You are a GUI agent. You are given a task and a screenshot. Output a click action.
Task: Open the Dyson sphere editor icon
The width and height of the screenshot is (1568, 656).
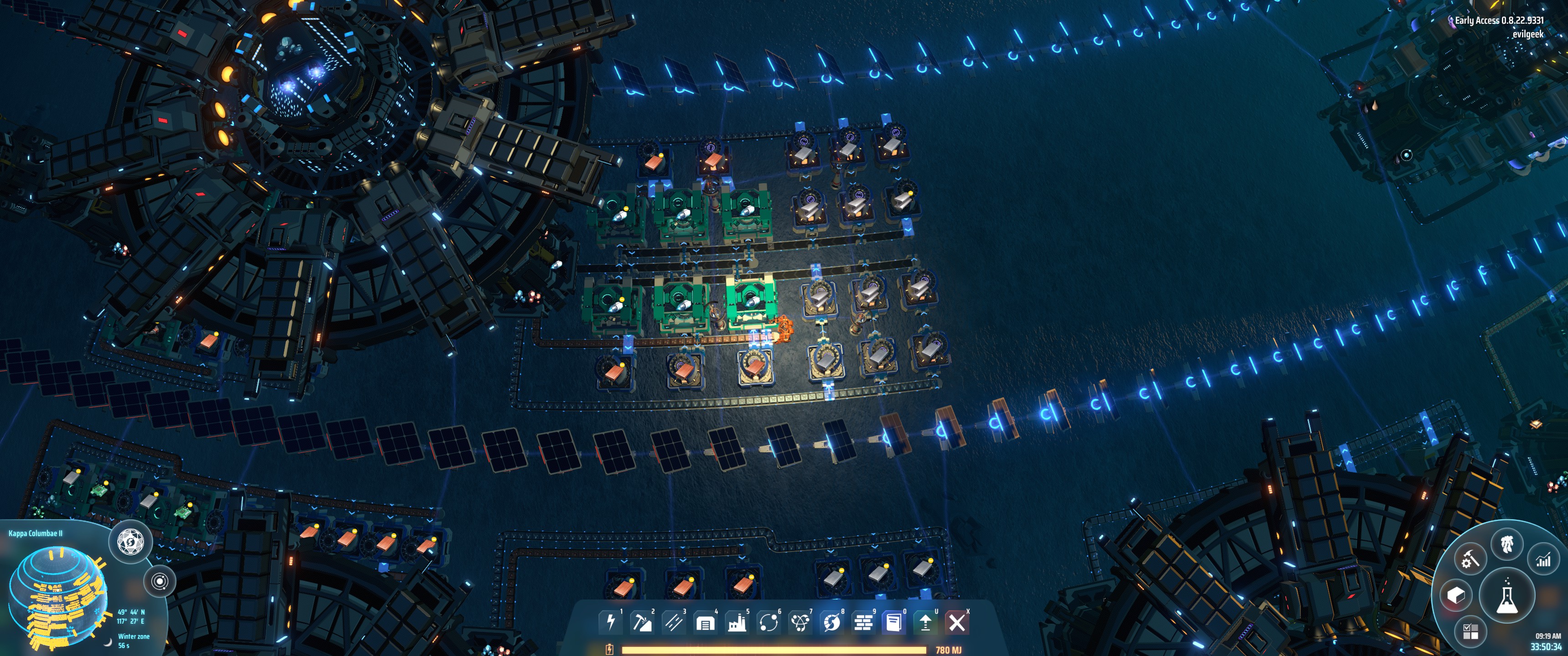point(130,540)
